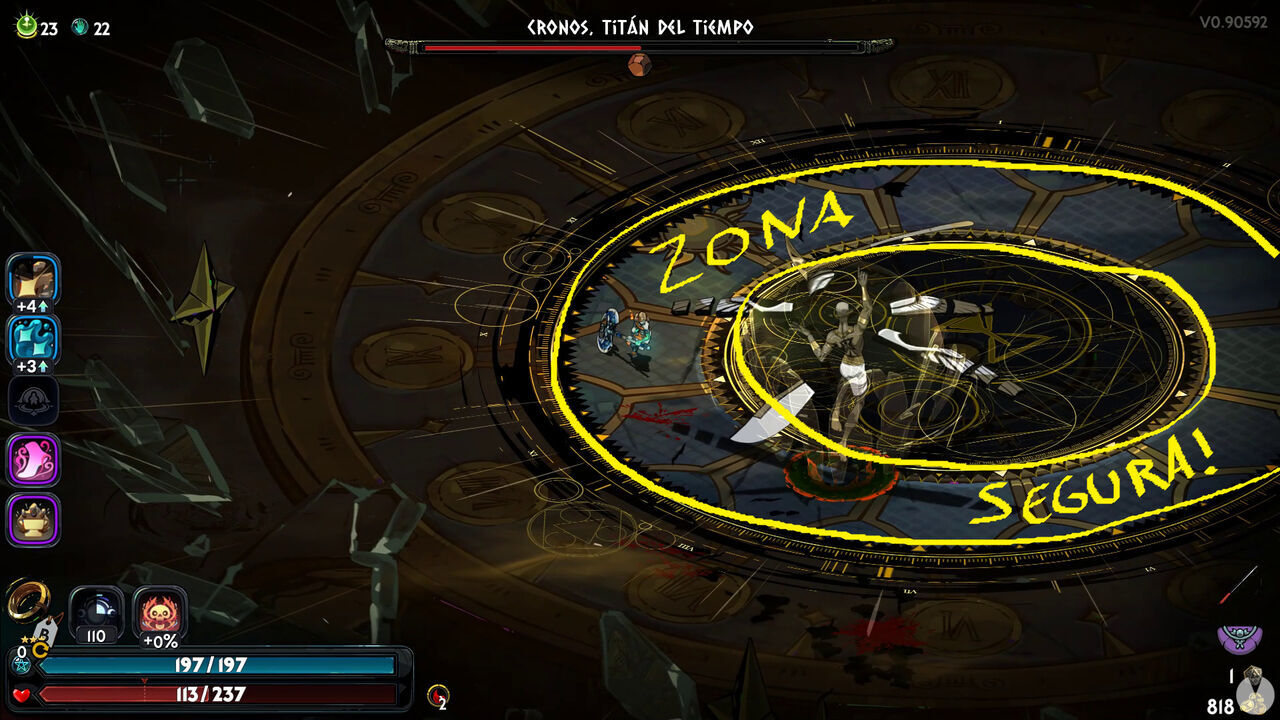
Task: Select the flaming skull icon showing +0%
Action: click(x=158, y=612)
